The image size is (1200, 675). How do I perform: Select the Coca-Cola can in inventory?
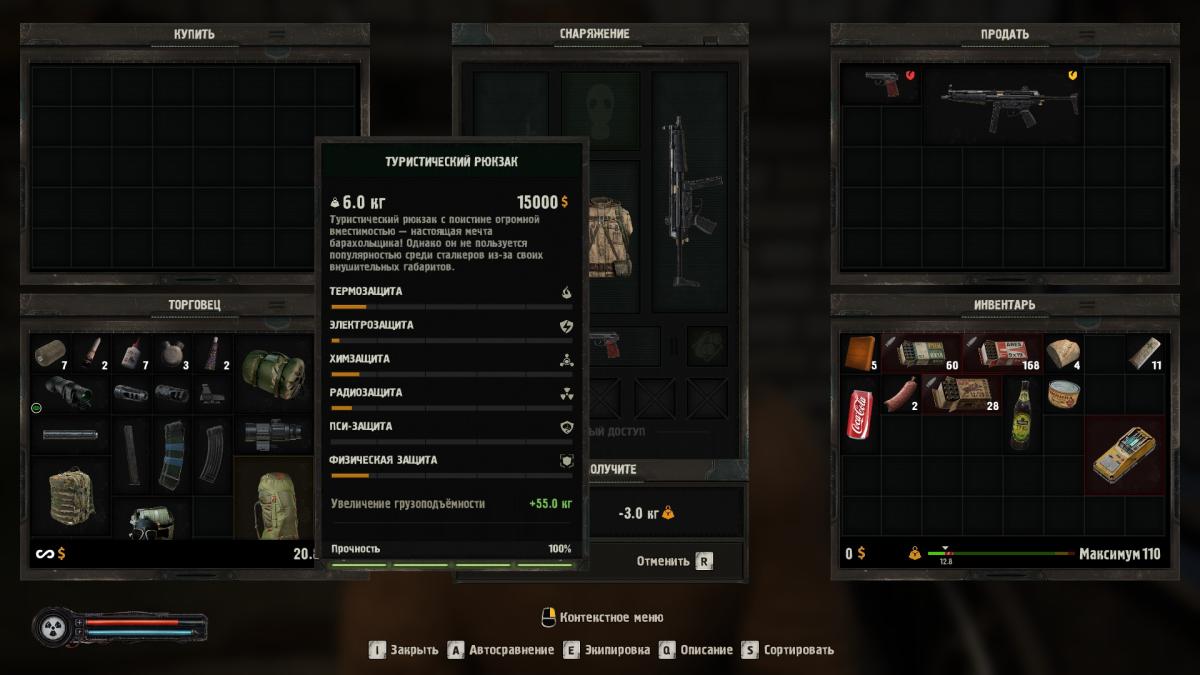(x=860, y=412)
